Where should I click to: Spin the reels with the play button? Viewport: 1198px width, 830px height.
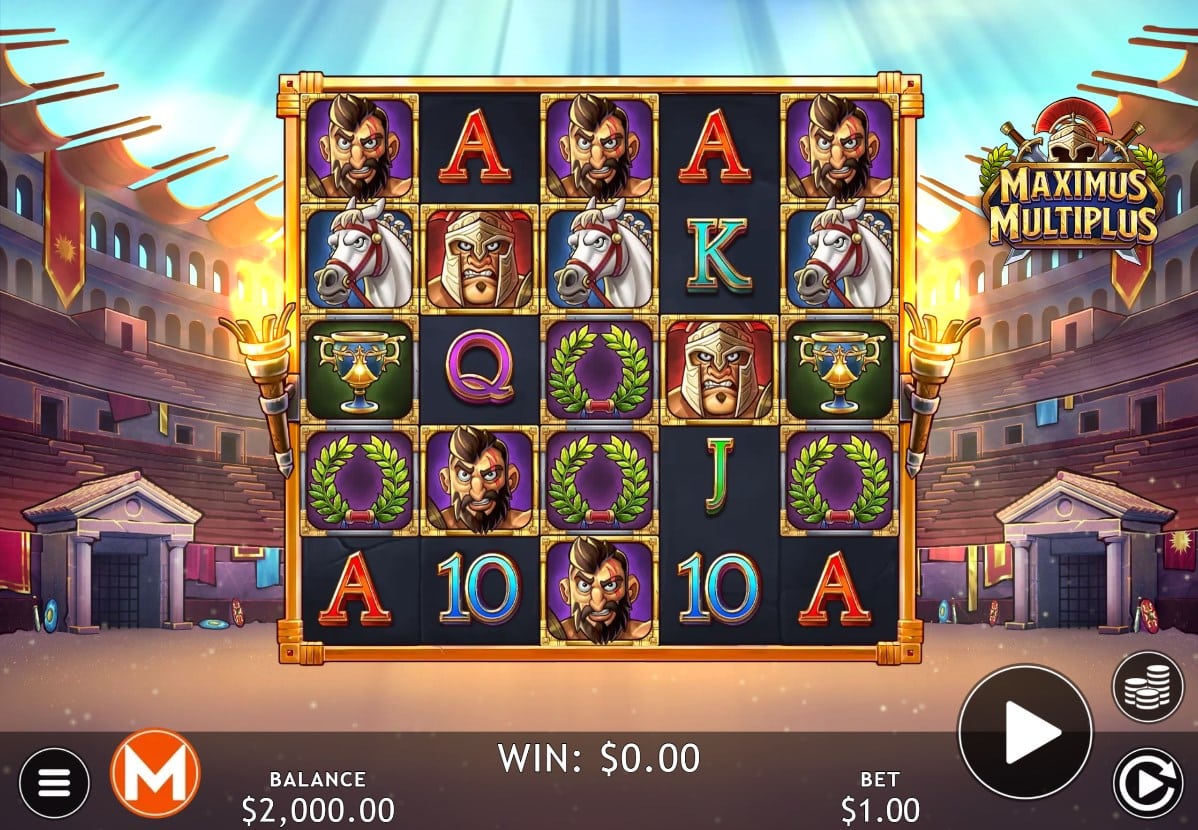click(x=1025, y=732)
